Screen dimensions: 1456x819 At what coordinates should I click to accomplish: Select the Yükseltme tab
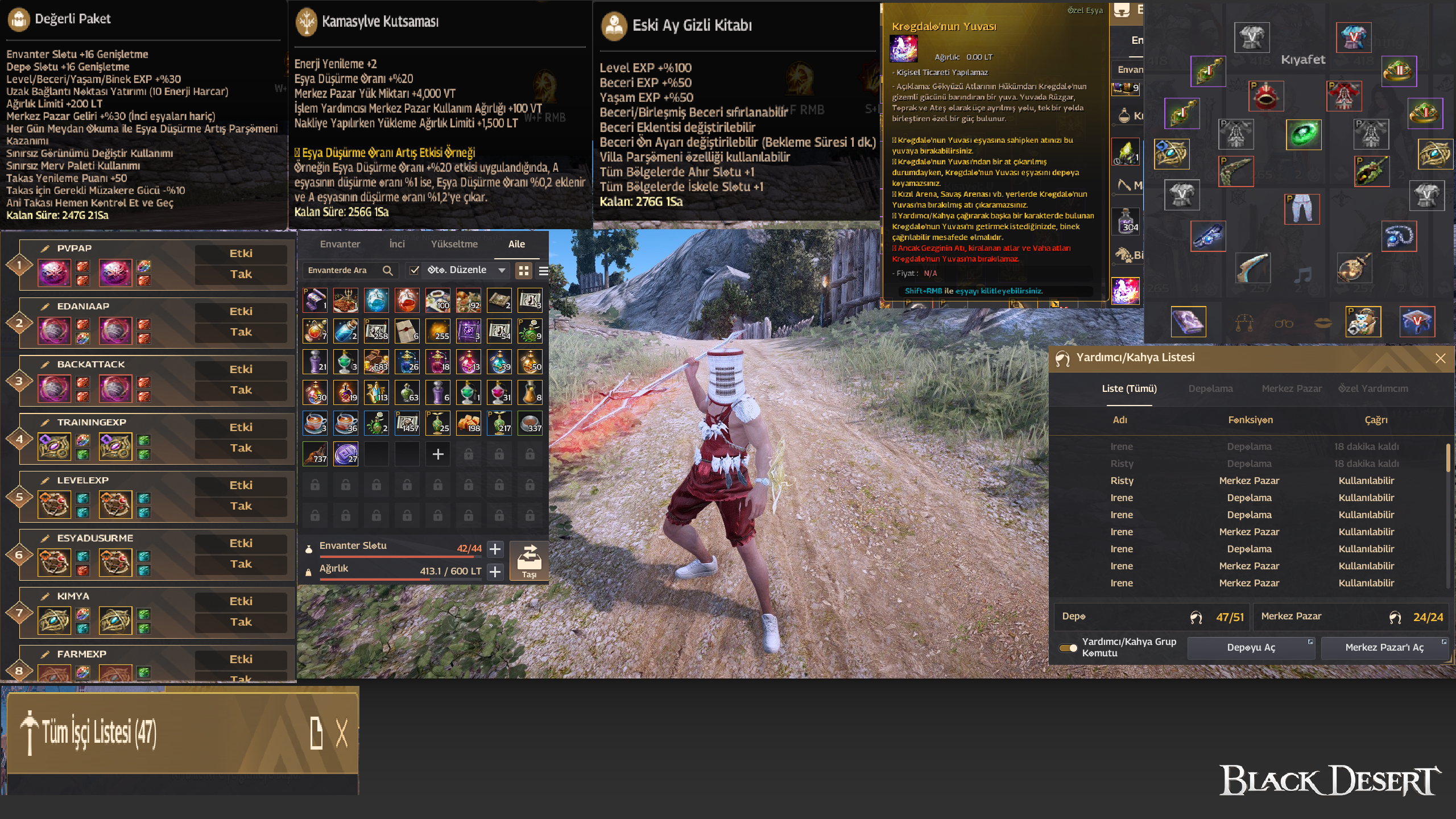coord(454,244)
